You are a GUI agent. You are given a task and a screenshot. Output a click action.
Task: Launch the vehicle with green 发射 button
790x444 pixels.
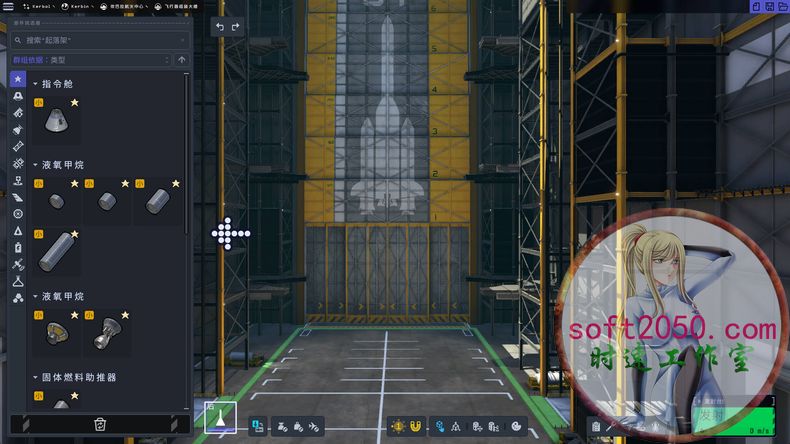(711, 413)
